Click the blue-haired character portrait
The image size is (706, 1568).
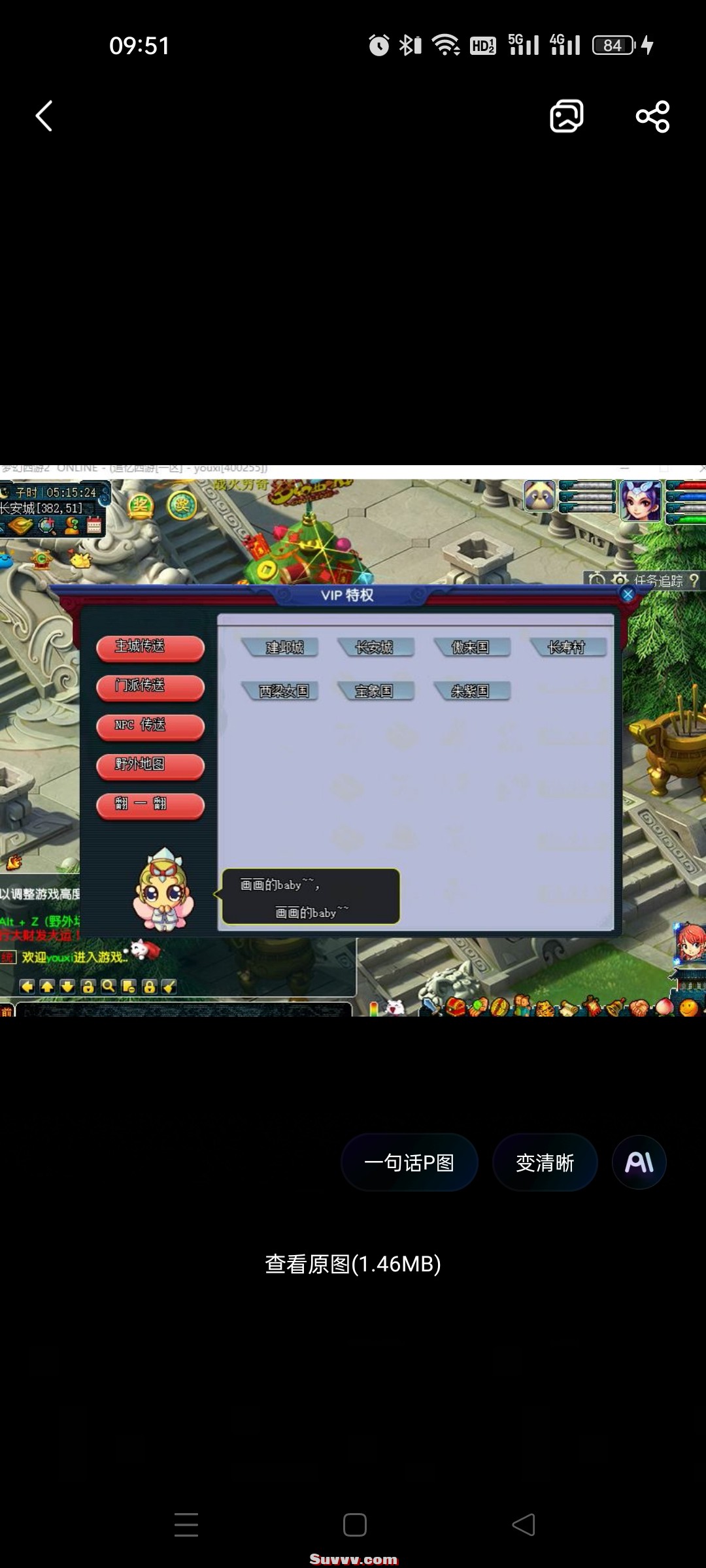(641, 500)
